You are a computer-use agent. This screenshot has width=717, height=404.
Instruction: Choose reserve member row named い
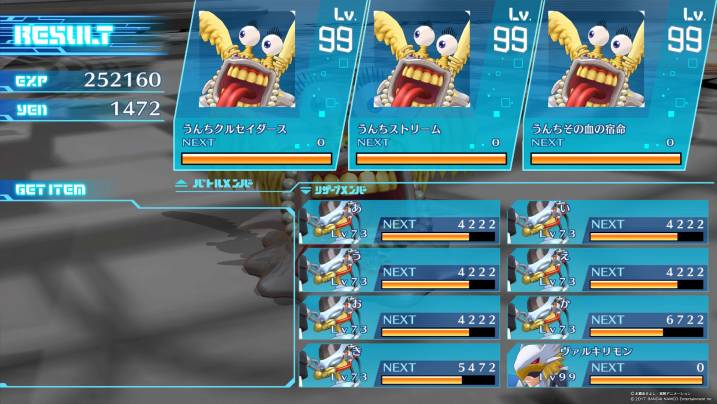click(x=609, y=224)
